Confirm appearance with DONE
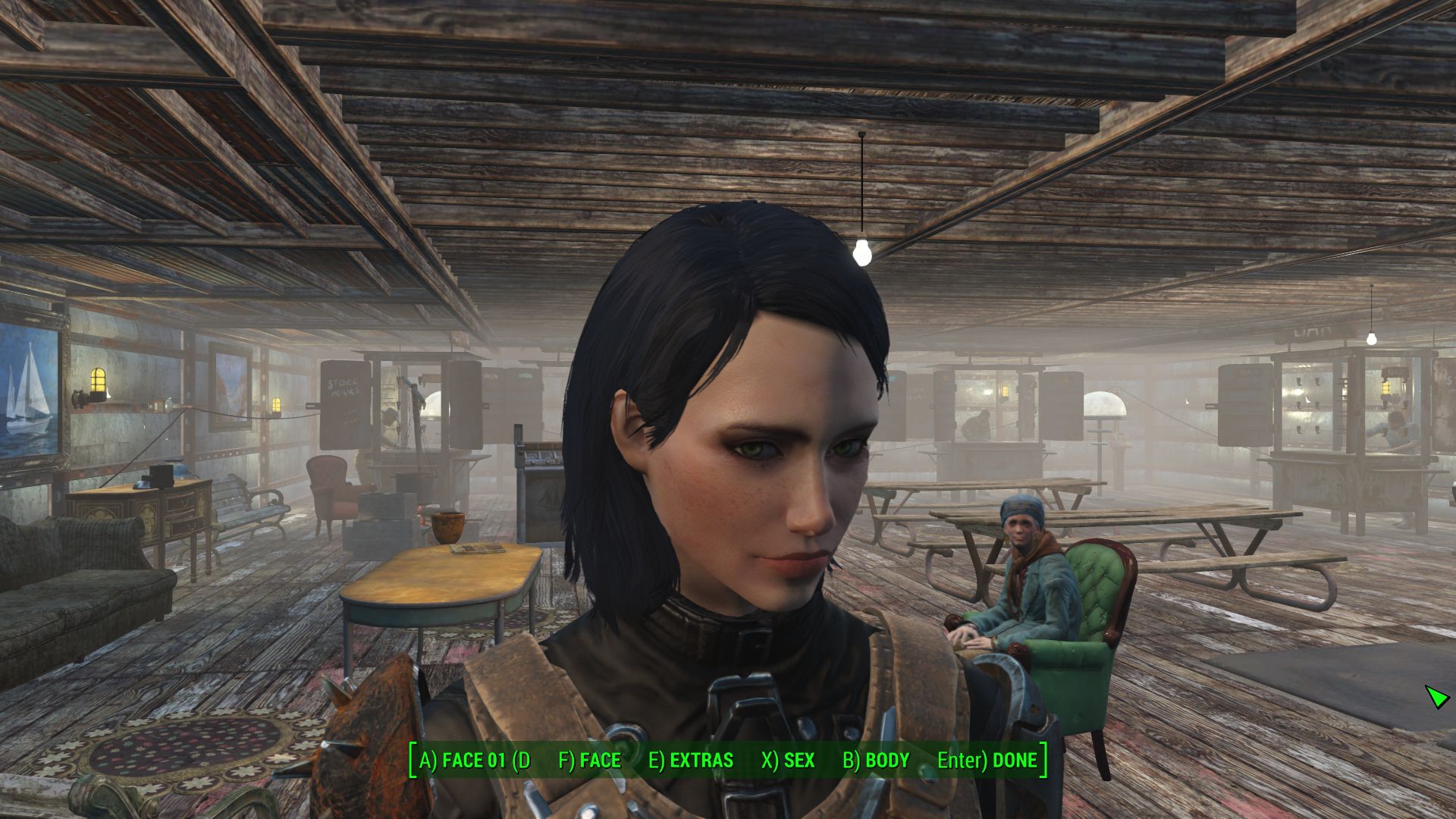Image resolution: width=1456 pixels, height=819 pixels. 987,761
